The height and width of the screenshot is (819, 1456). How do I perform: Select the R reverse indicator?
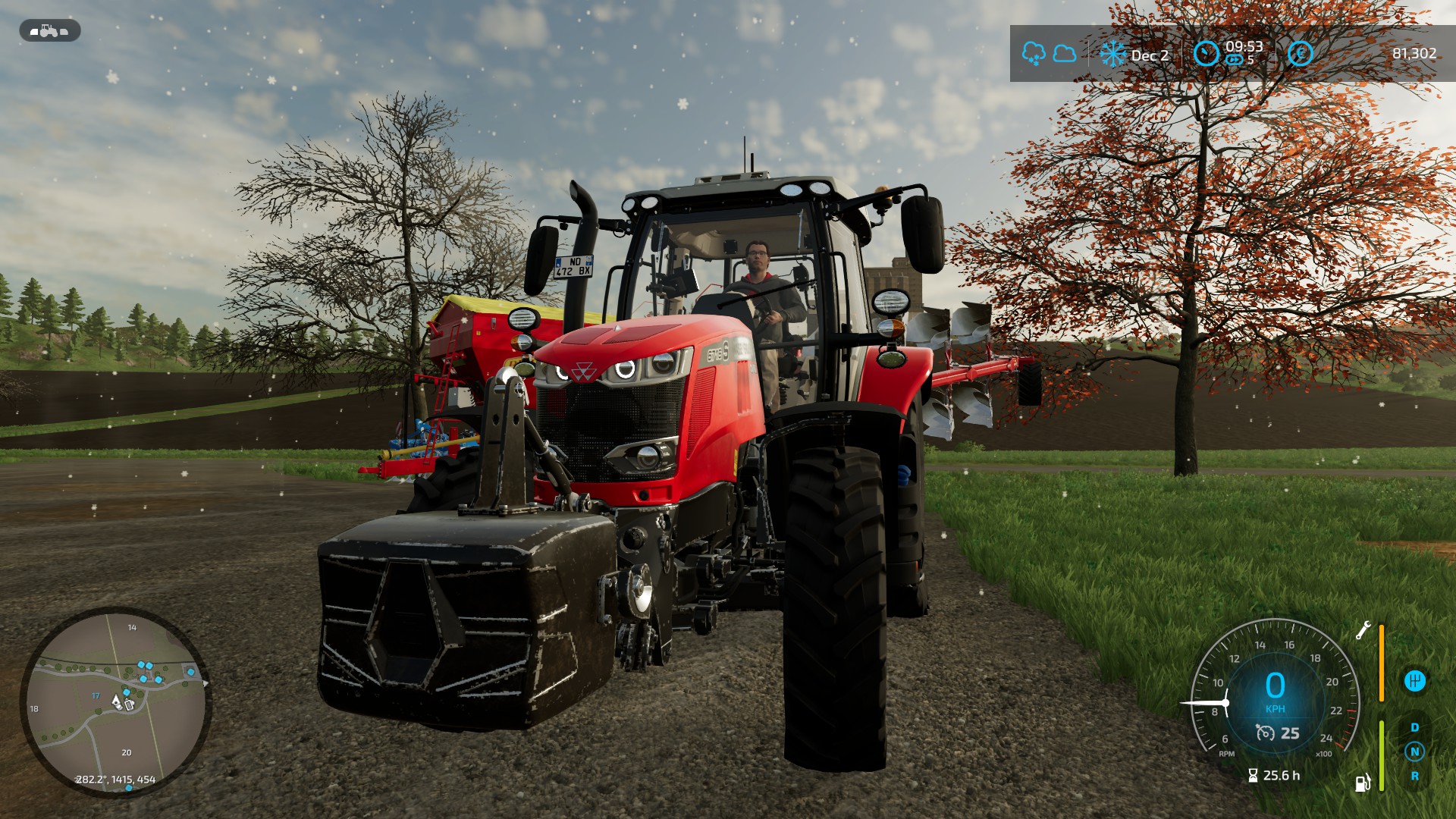1414,776
